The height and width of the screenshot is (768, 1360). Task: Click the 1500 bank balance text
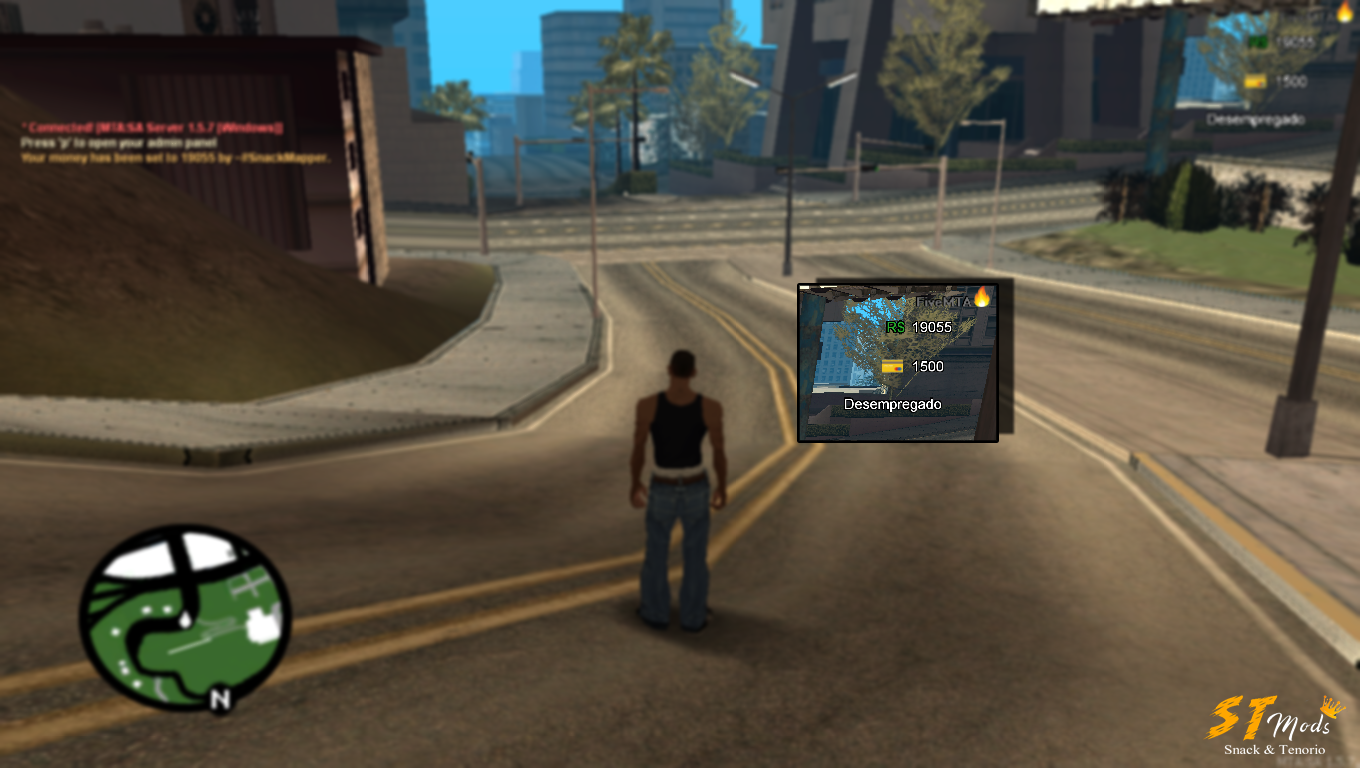(x=927, y=367)
